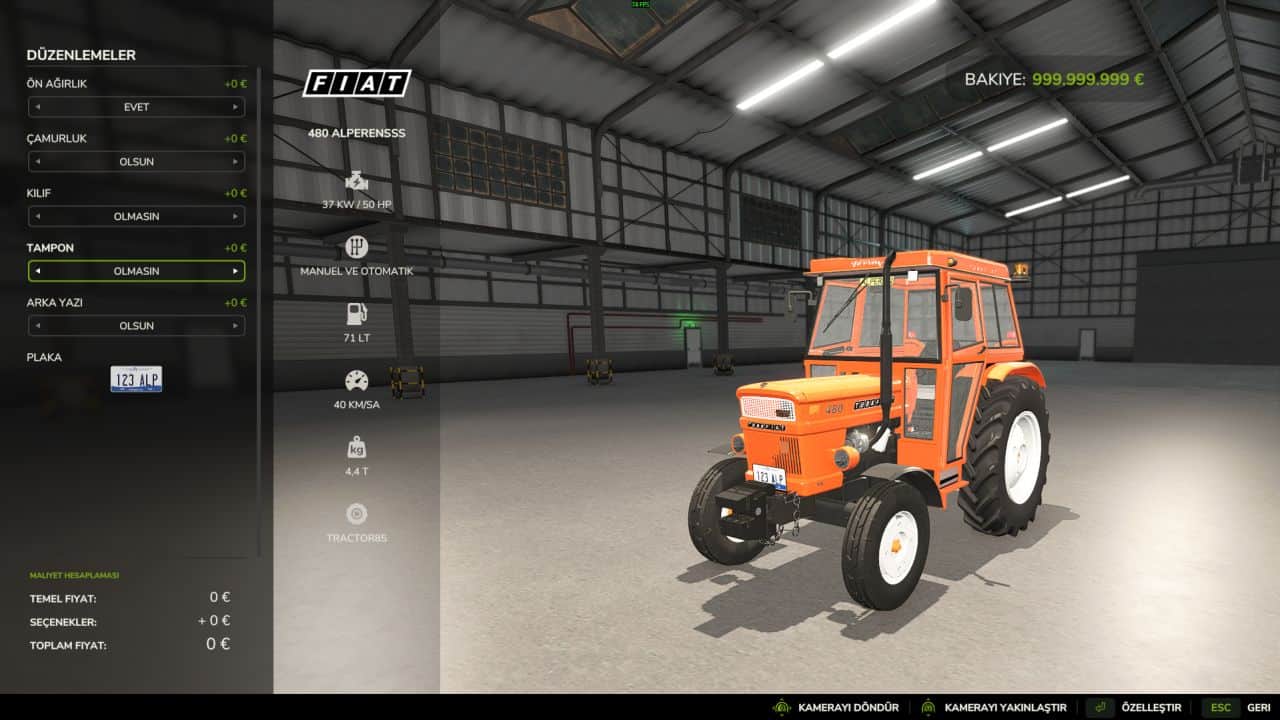Open the ÖN AĞIRLIK selection box

(137, 107)
